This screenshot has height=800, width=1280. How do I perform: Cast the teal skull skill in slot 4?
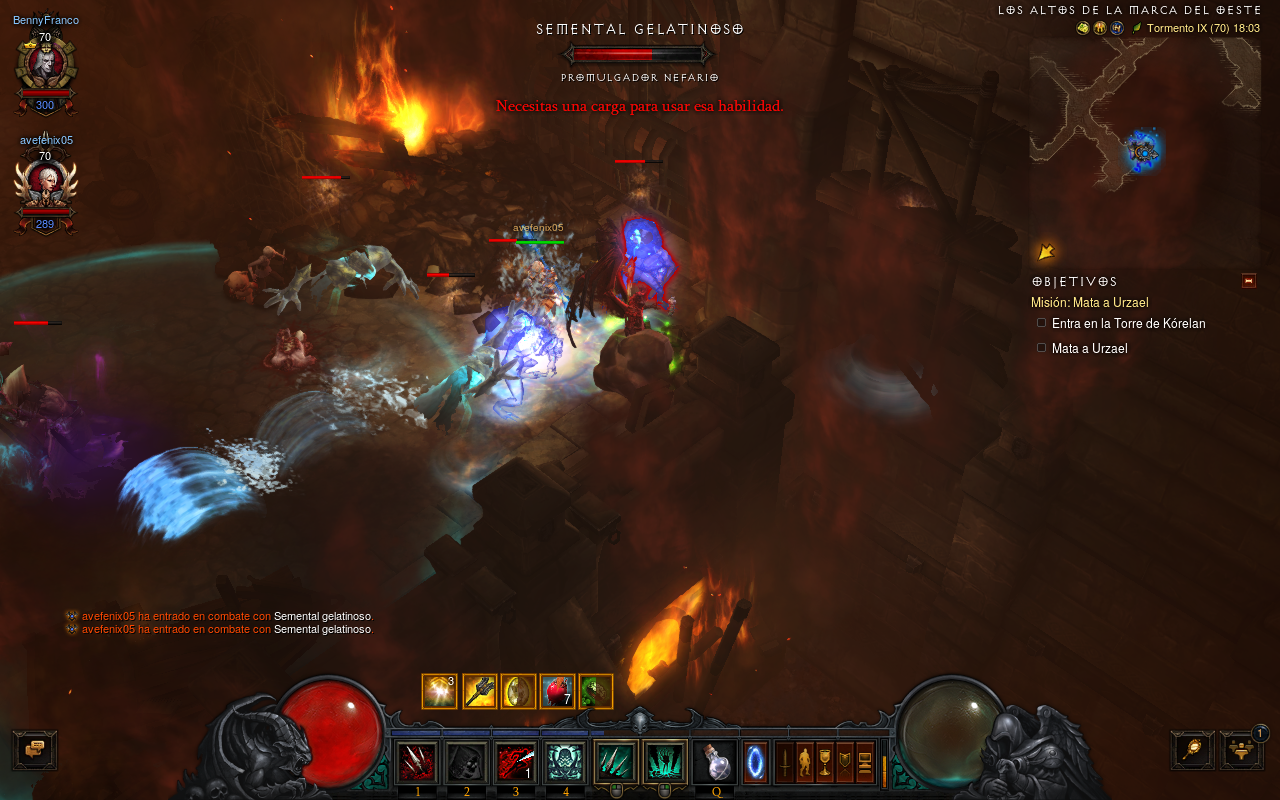click(565, 763)
